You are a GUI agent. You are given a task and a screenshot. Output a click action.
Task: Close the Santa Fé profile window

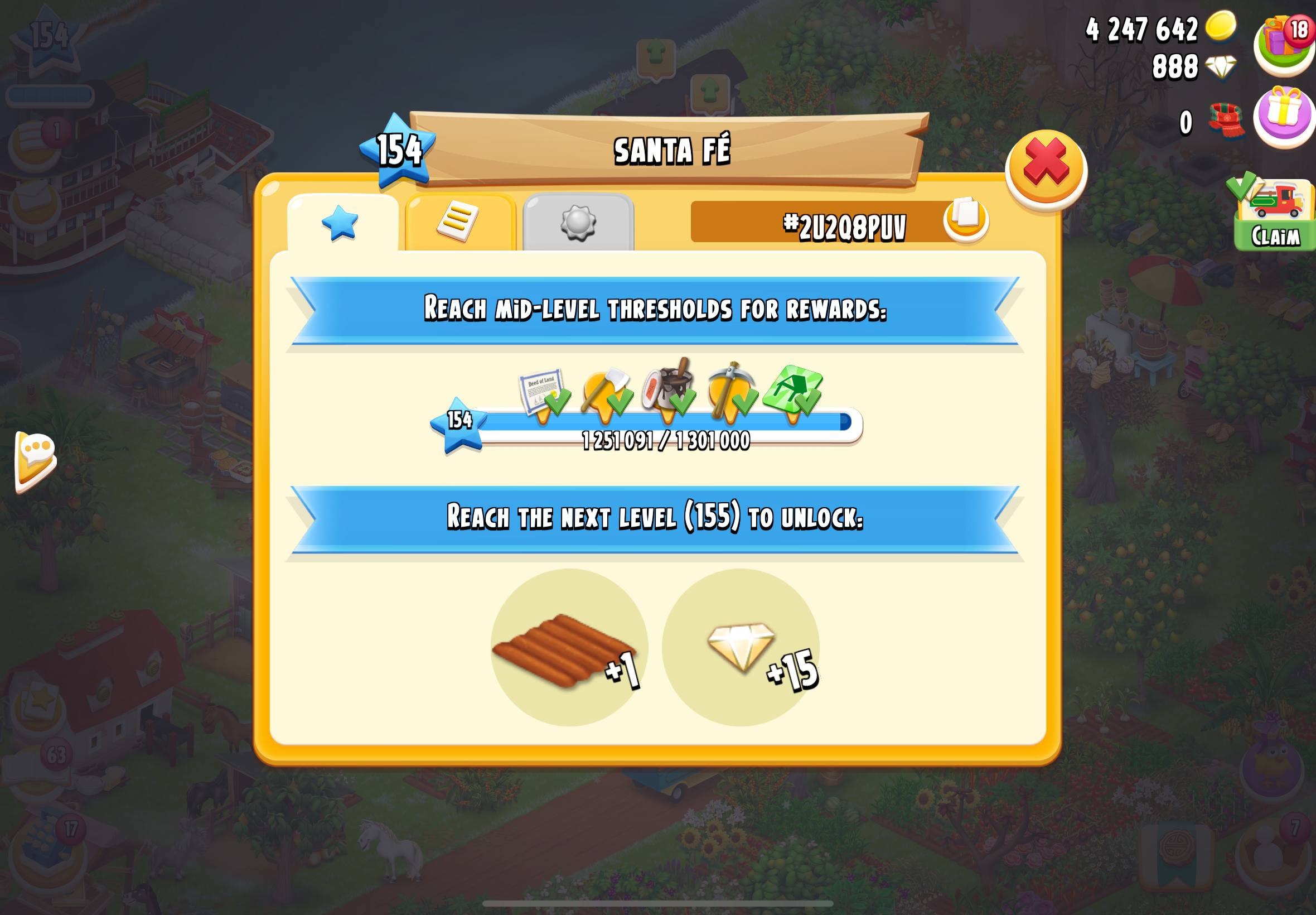click(x=1046, y=168)
